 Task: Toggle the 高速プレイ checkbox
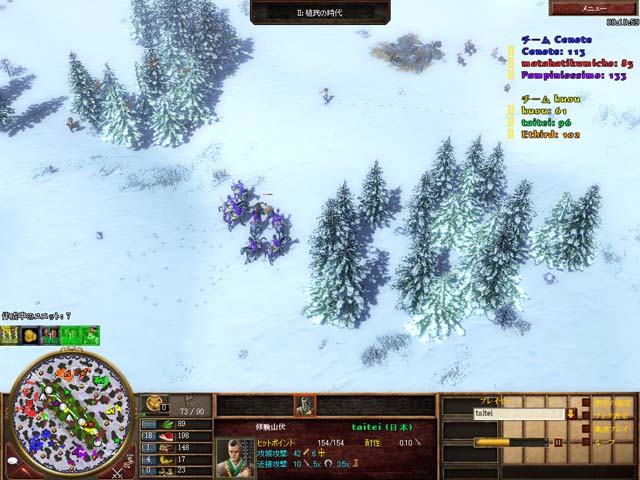point(585,427)
